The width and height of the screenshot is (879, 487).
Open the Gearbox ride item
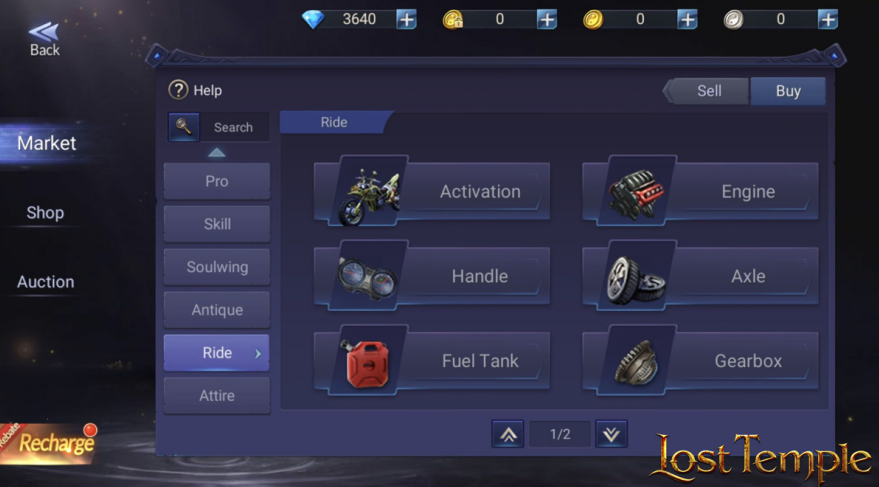coord(700,361)
